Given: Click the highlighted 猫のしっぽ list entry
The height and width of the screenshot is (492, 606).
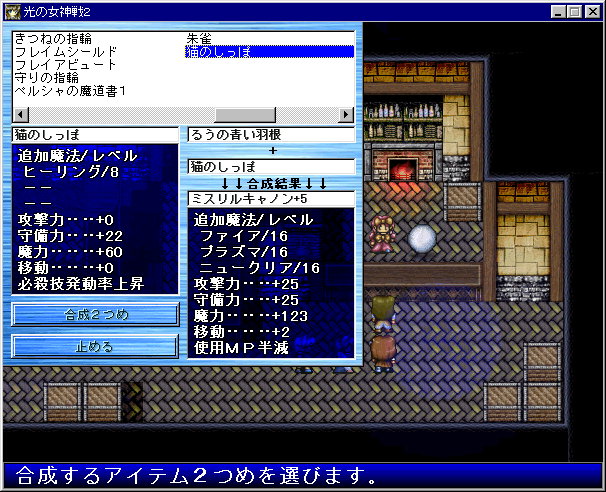Looking at the screenshot, I should 269,51.
